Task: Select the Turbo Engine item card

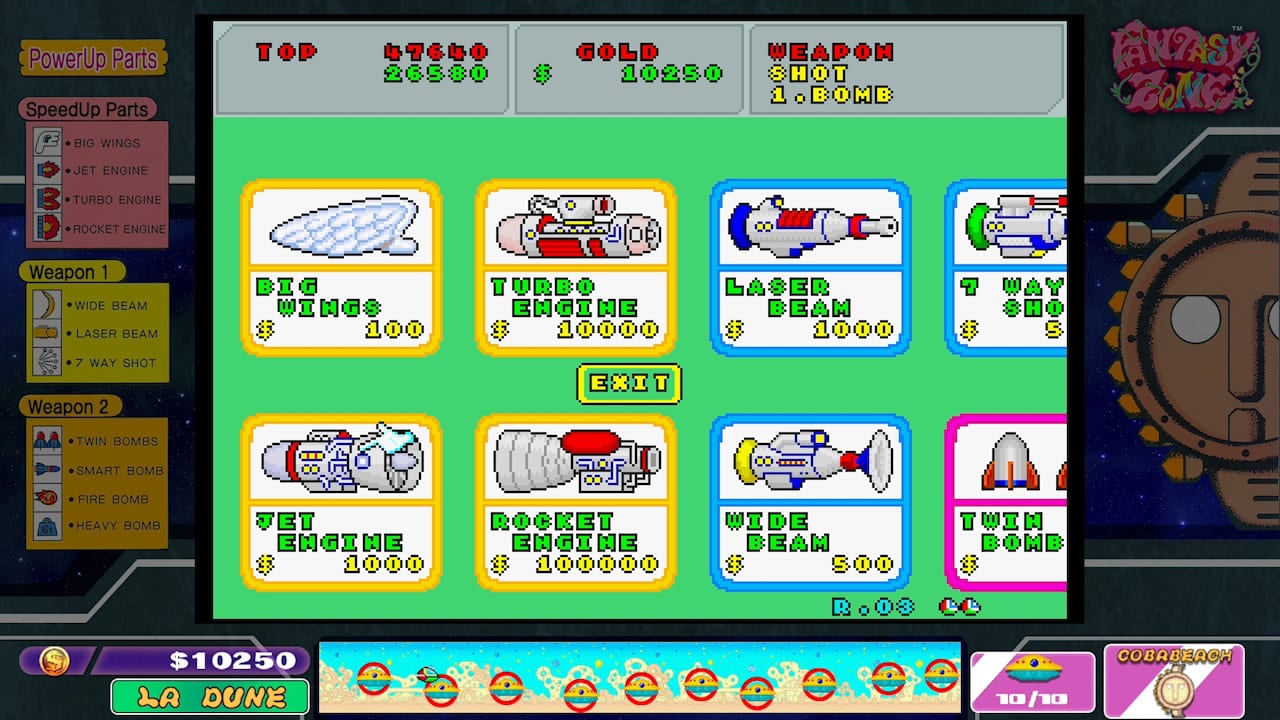Action: 576,265
